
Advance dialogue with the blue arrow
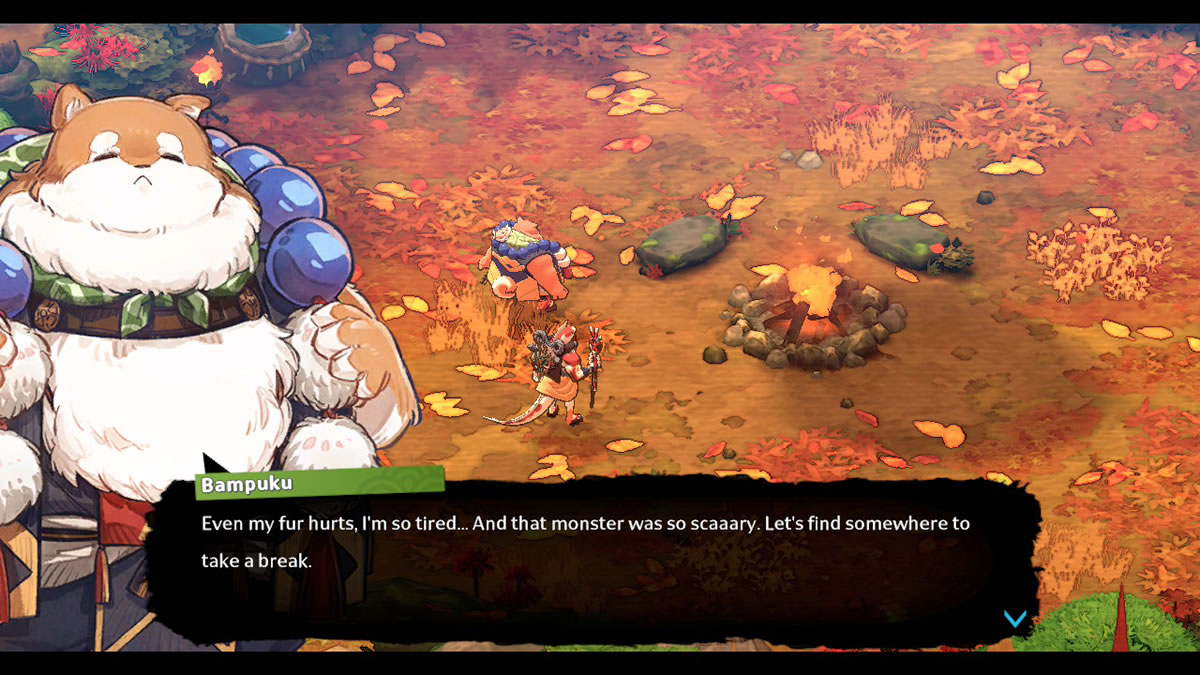tap(1015, 619)
